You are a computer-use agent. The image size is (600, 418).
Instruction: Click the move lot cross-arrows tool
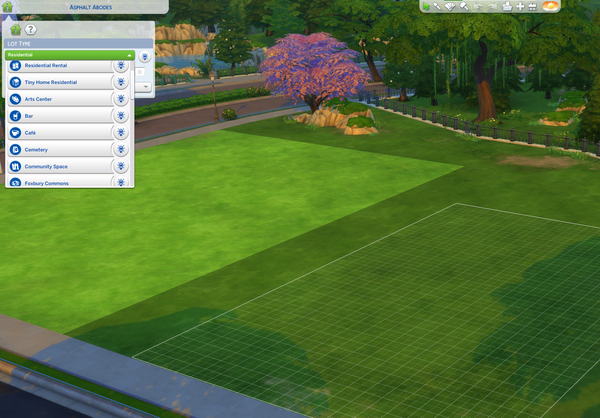point(520,6)
